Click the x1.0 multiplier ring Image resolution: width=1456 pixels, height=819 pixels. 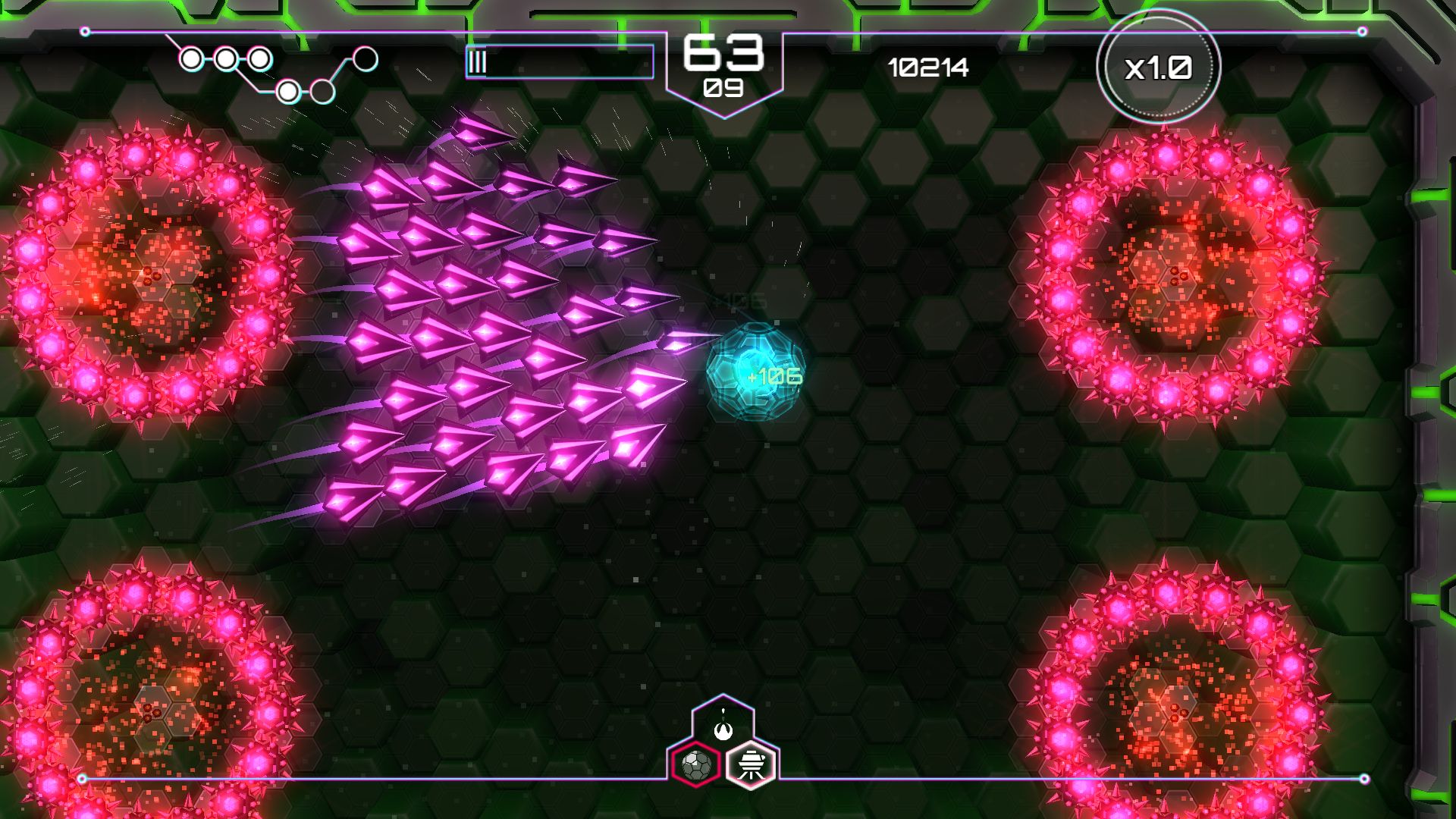[x=1158, y=67]
